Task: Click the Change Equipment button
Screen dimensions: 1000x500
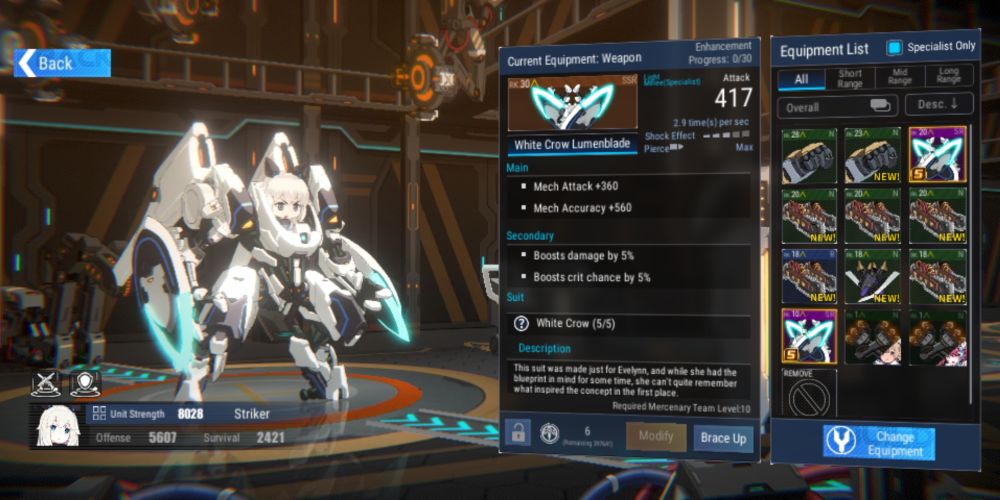Action: (879, 443)
